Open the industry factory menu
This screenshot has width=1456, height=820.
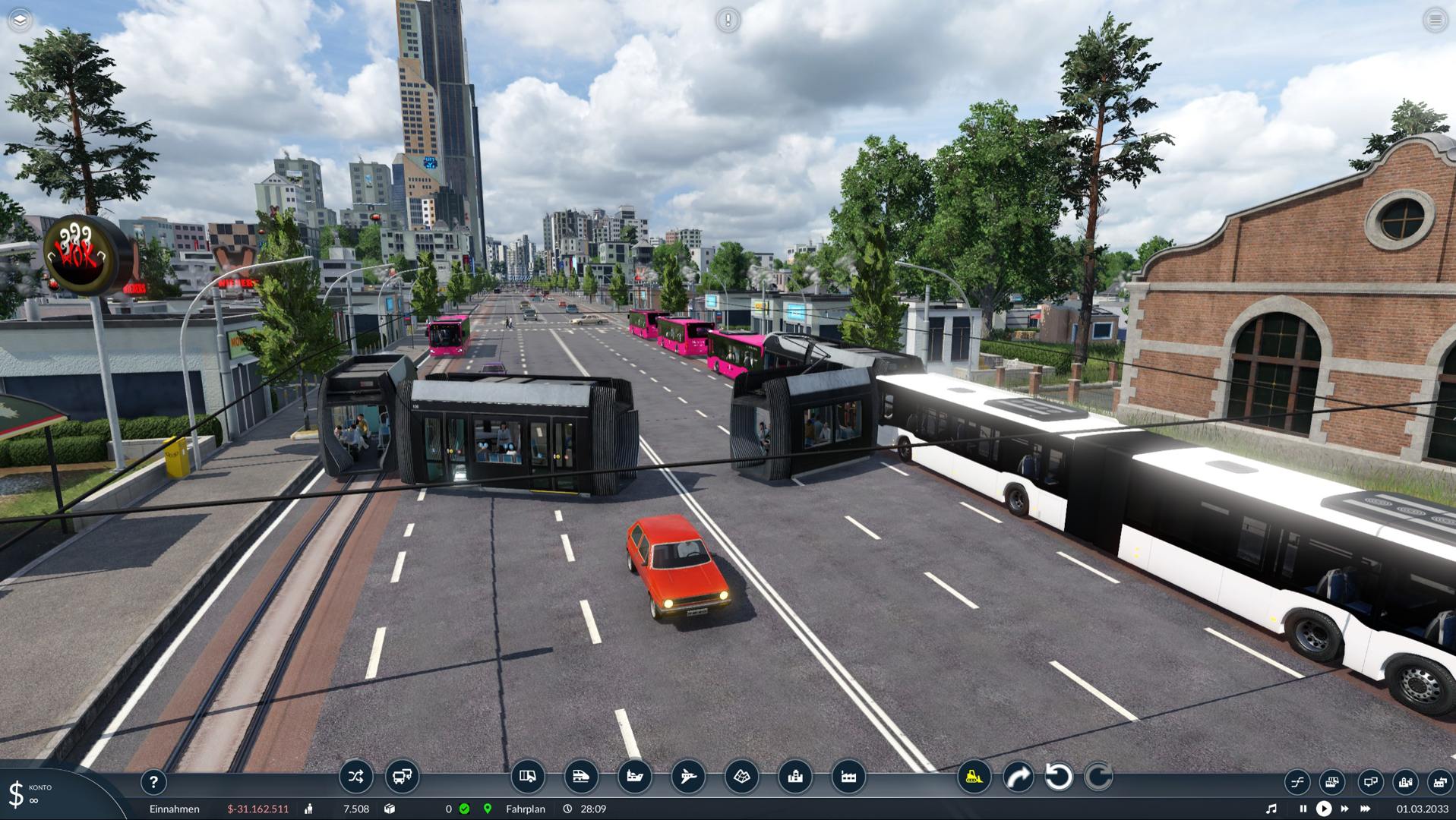tap(848, 777)
